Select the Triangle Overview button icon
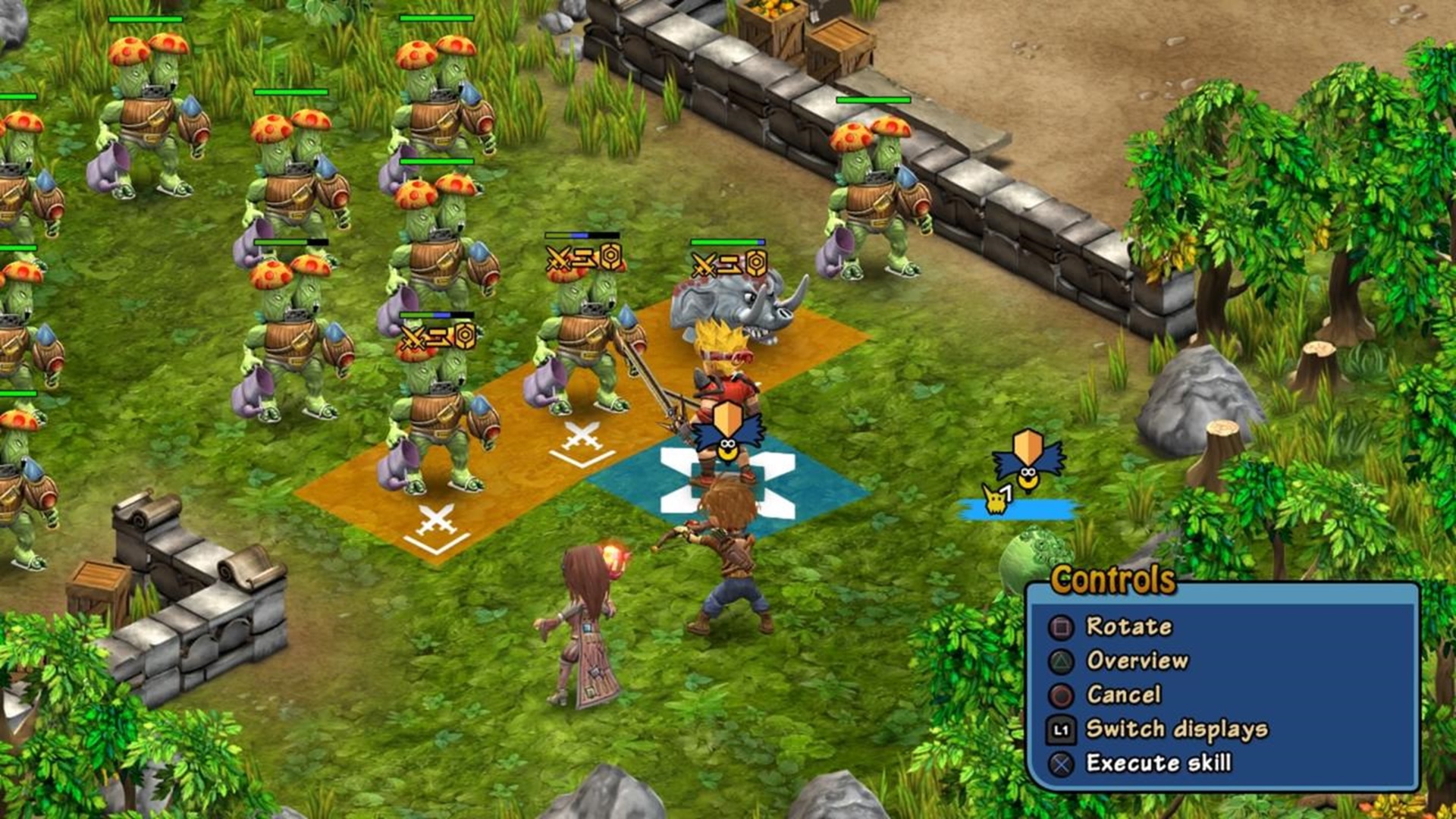 pyautogui.click(x=1063, y=661)
